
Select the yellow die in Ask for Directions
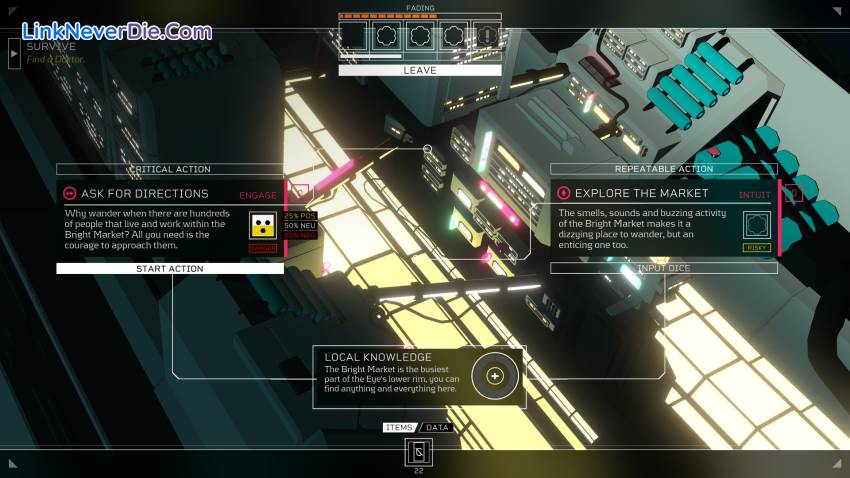pos(263,225)
